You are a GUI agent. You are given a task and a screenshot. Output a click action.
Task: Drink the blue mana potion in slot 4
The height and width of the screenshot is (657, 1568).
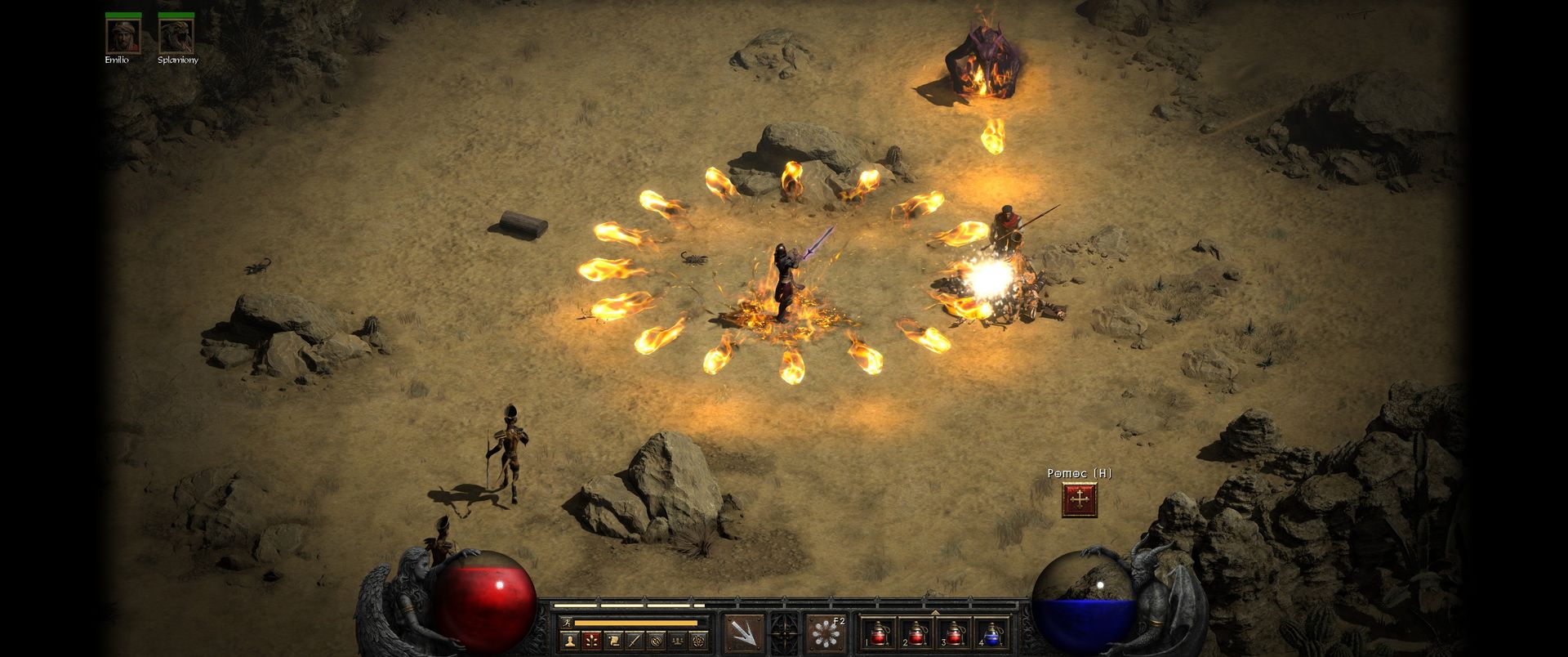(x=992, y=633)
